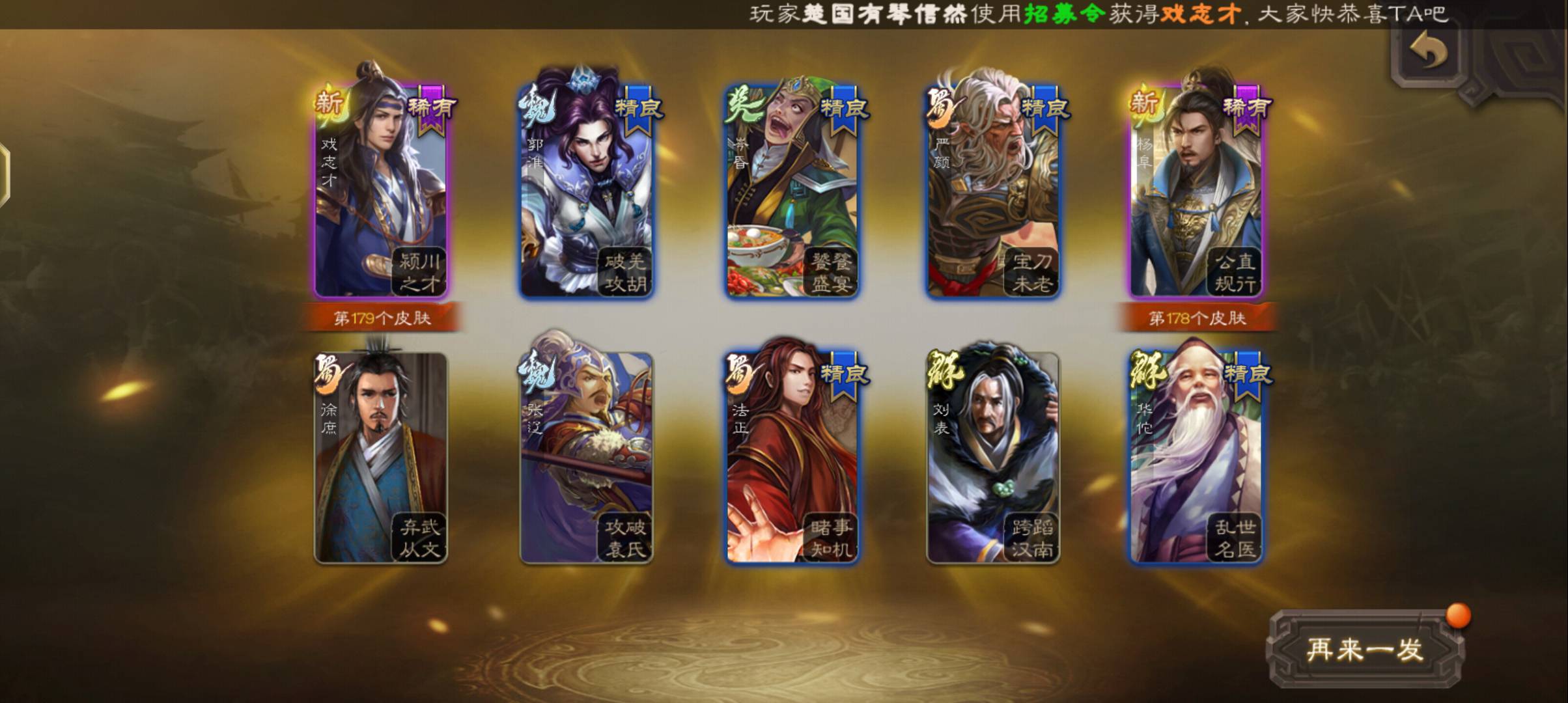Inspect the 张辽 攻破袁氏 card
The image size is (1568, 703).
586,459
